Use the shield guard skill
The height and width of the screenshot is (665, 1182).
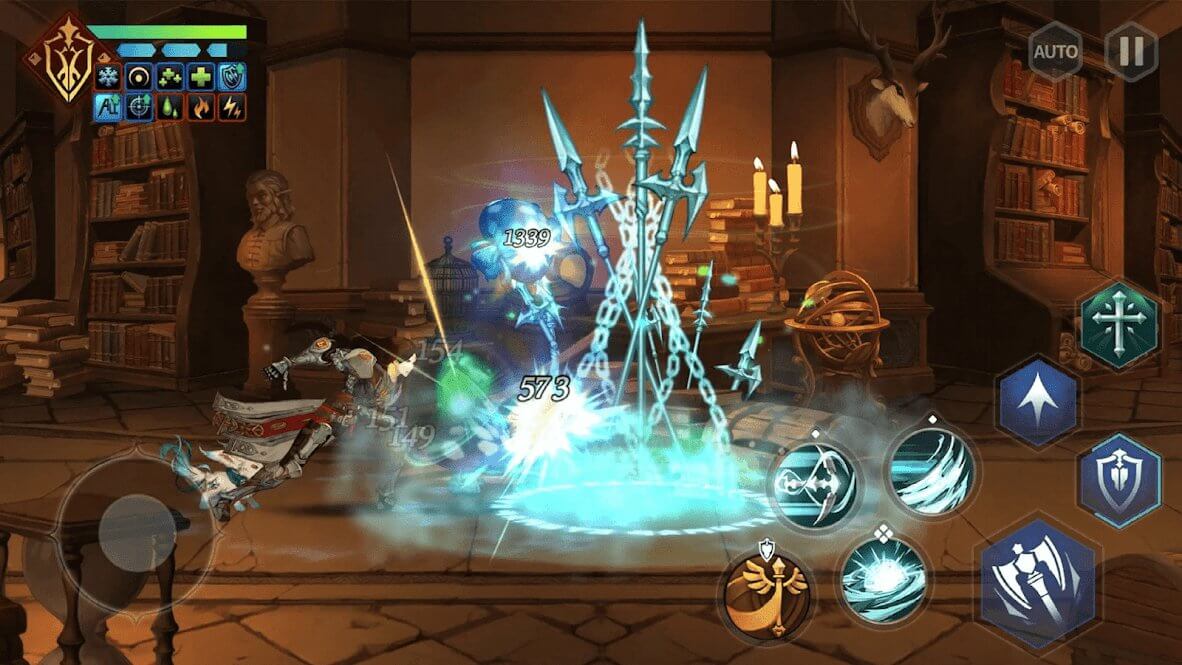pos(1119,481)
